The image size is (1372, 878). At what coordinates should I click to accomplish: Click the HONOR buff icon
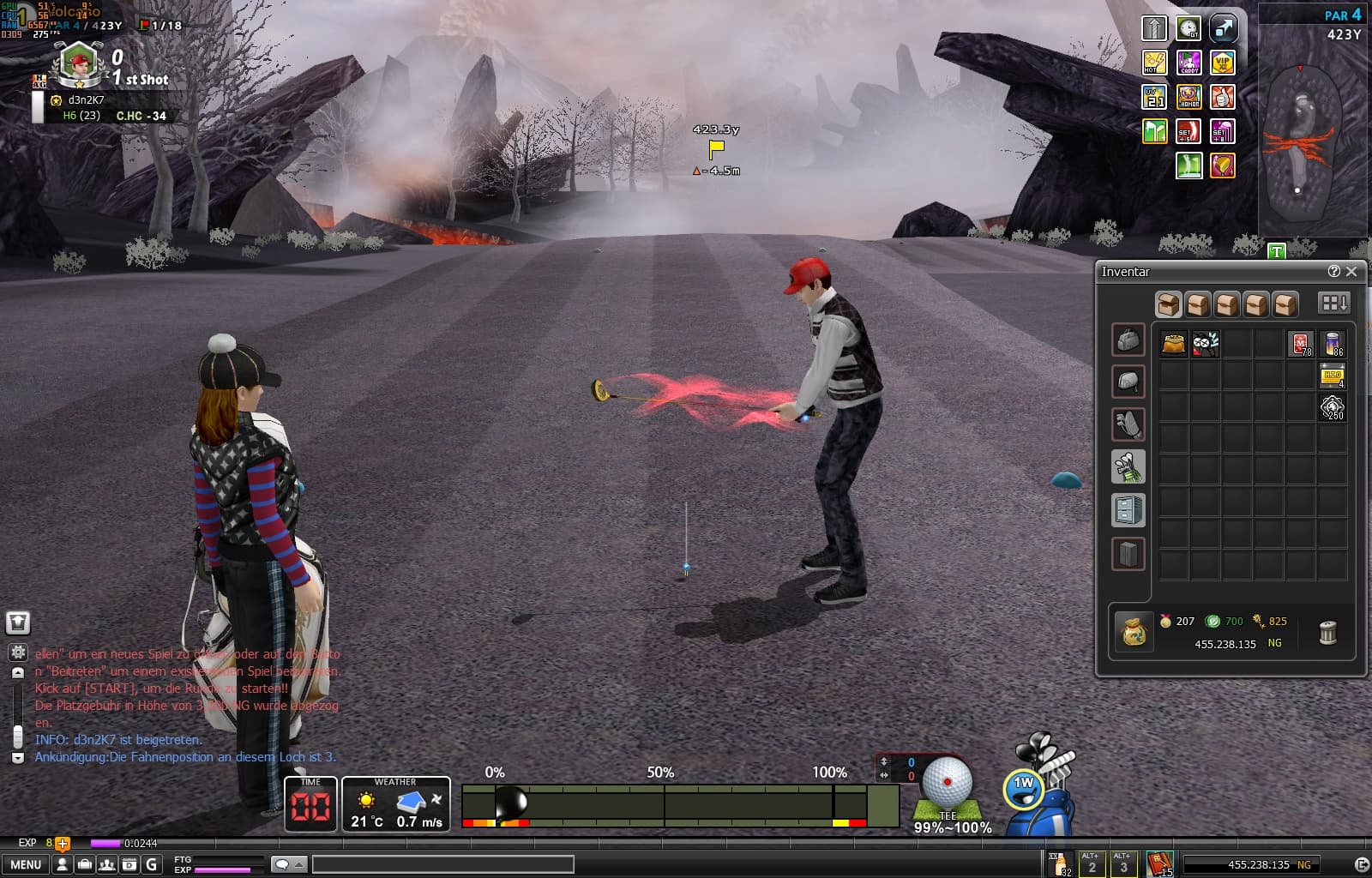point(1188,97)
